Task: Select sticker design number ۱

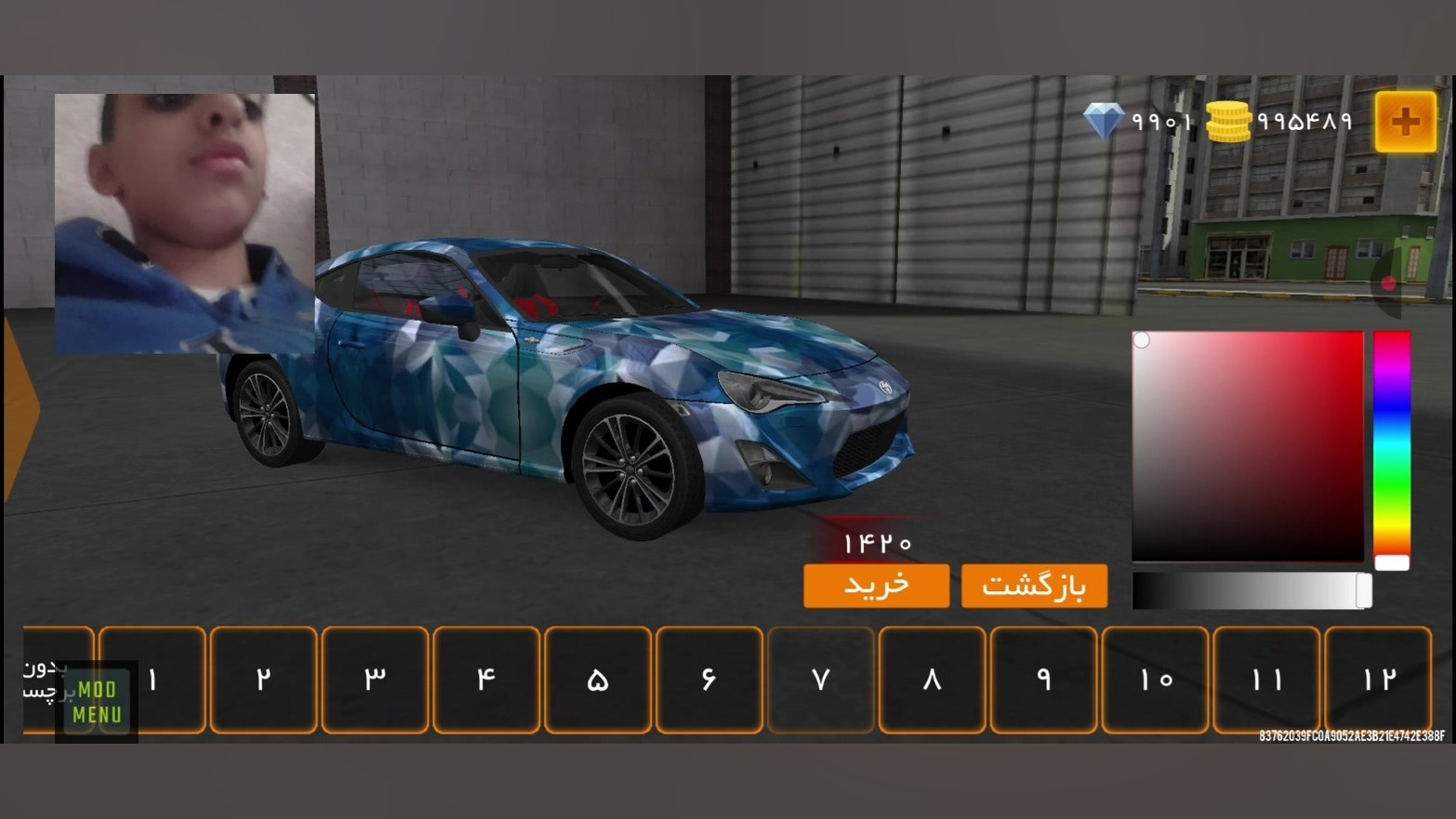Action: point(152,680)
